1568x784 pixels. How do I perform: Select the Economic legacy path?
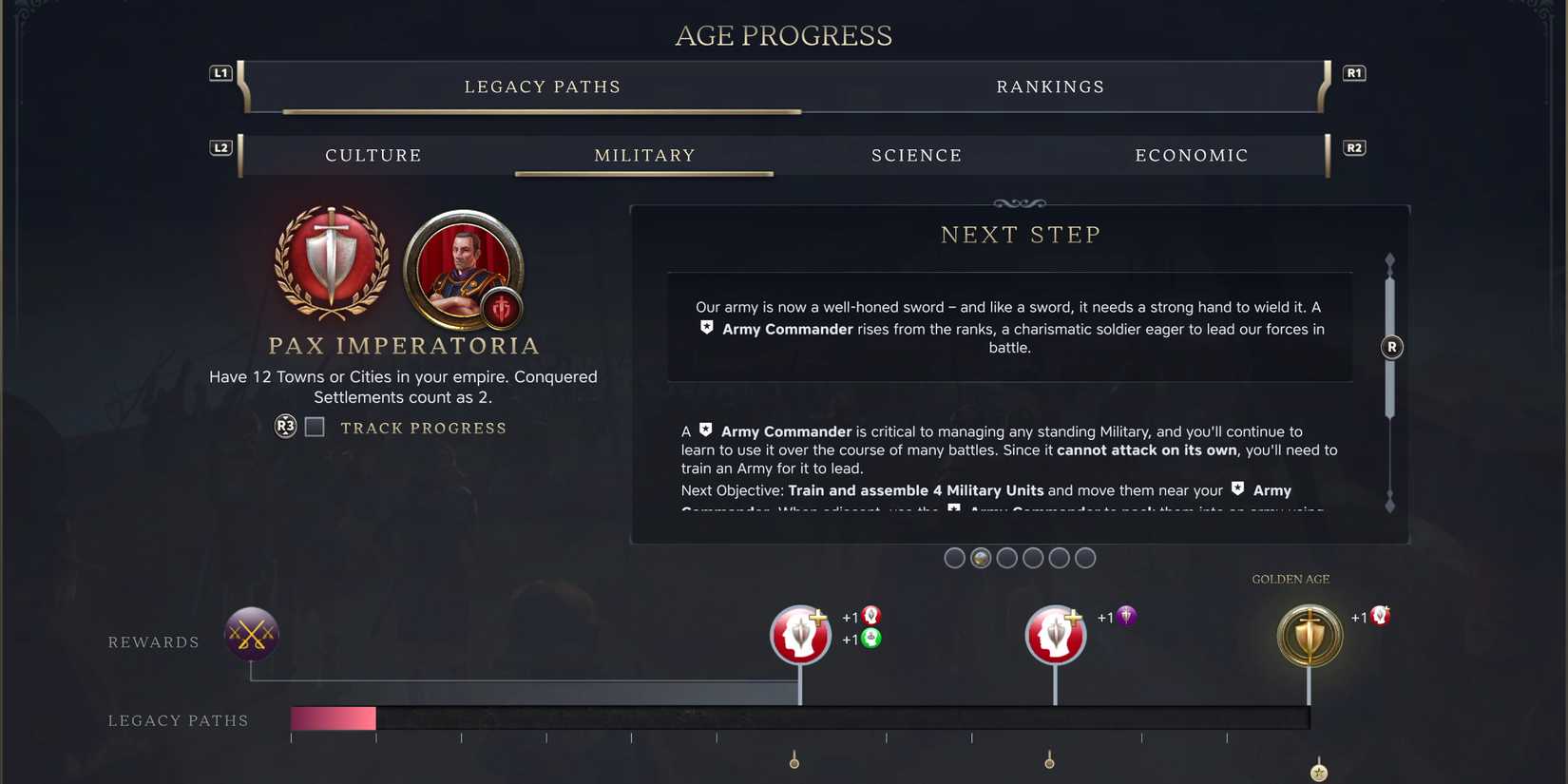1192,155
